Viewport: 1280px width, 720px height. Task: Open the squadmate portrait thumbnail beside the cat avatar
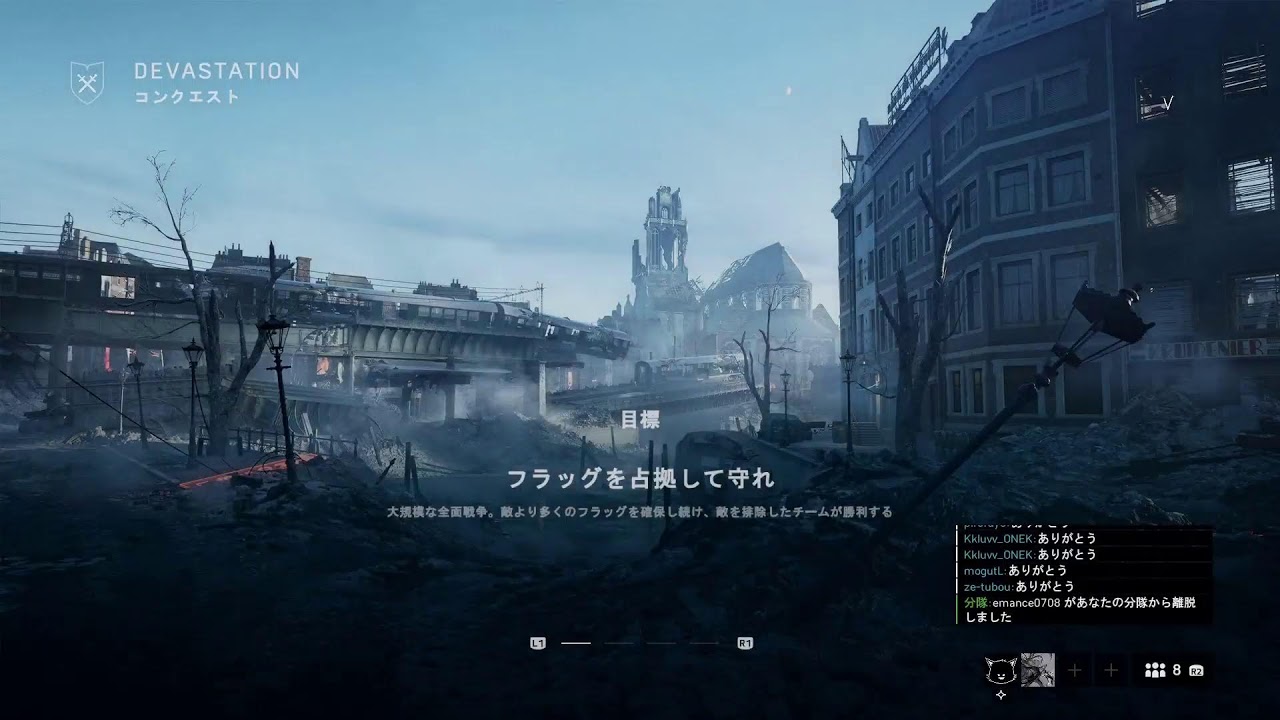[x=1038, y=668]
